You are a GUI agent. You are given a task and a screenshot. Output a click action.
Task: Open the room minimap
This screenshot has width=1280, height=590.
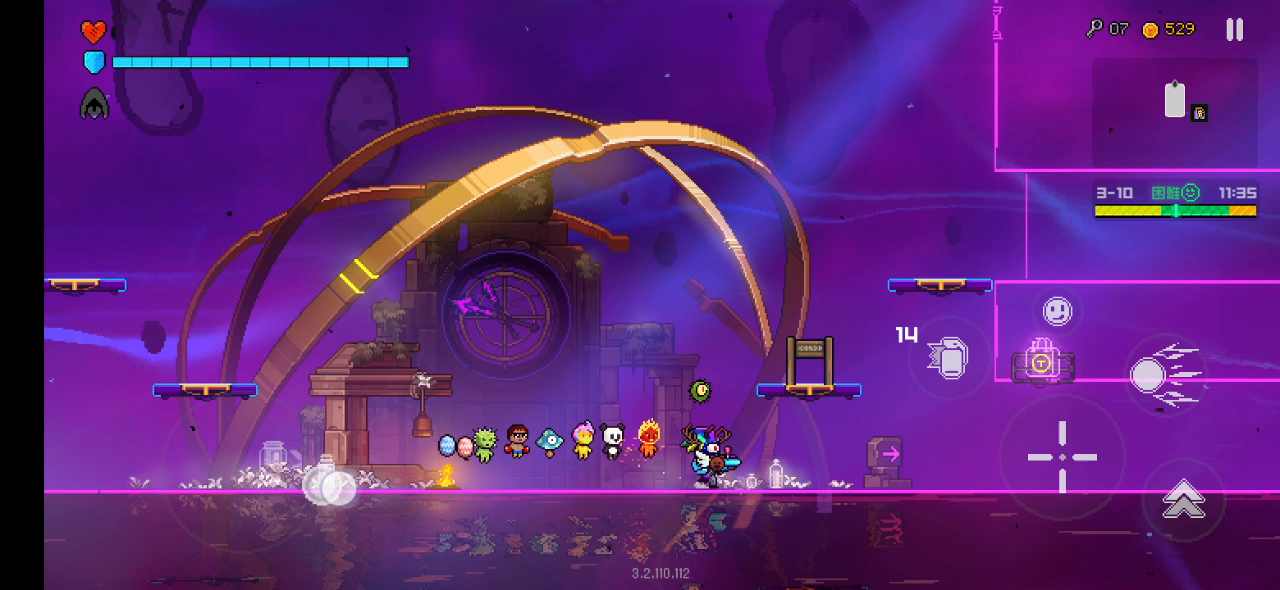pyautogui.click(x=1174, y=112)
